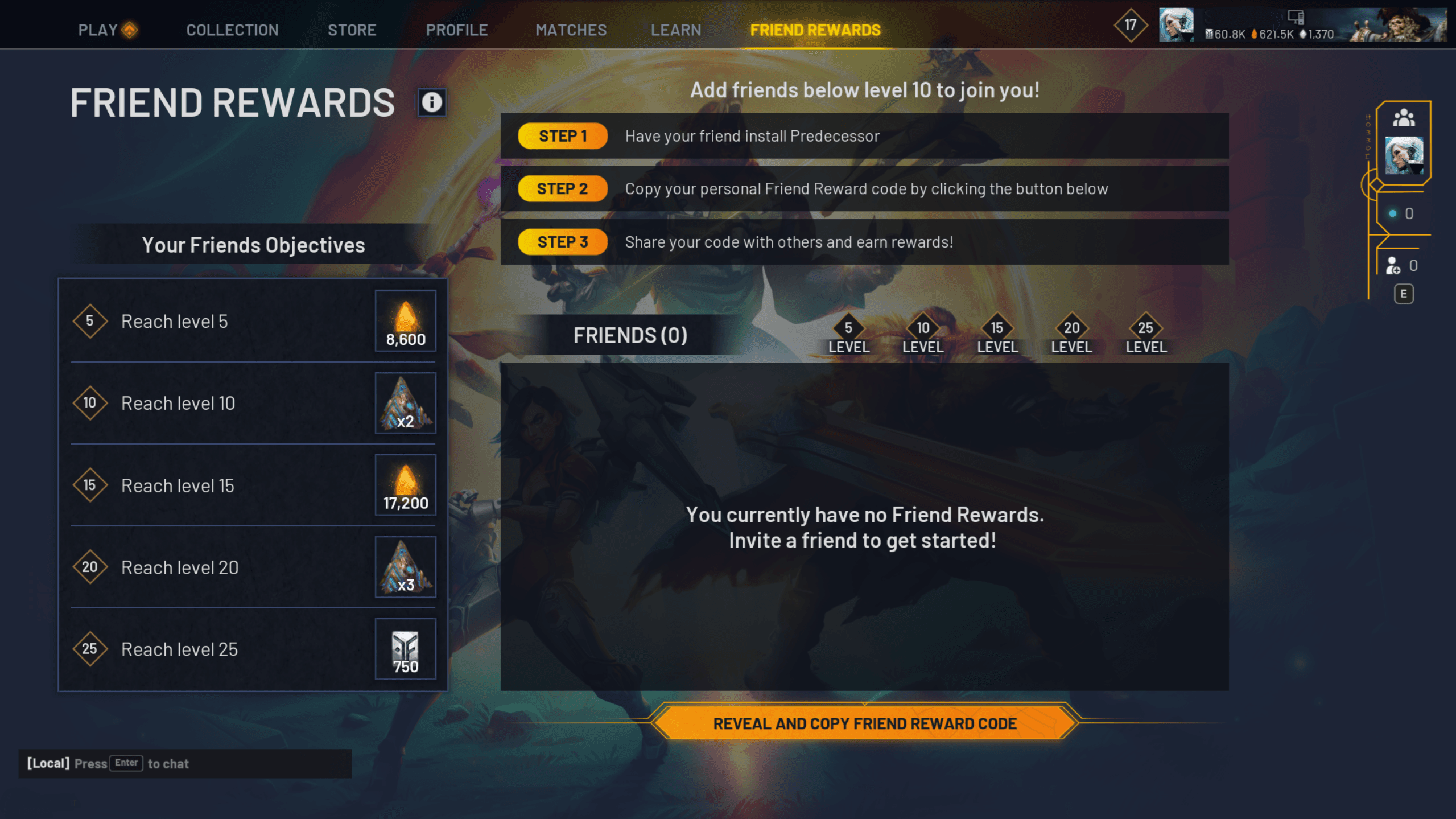The width and height of the screenshot is (1456, 819).
Task: Click the STEP 2 badge
Action: (562, 188)
